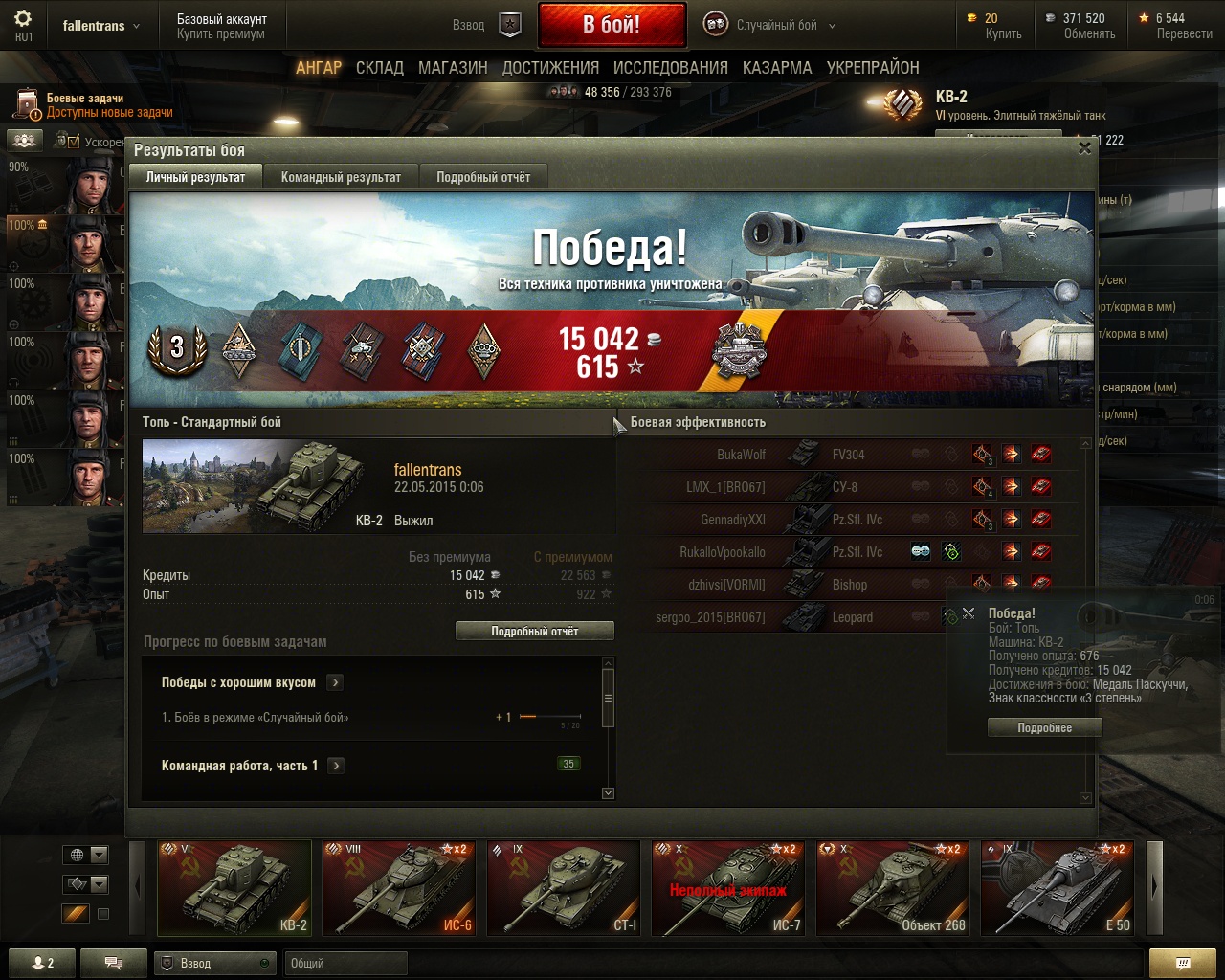
Task: Open the УКРЕПРАЙОН section
Action: 873,68
